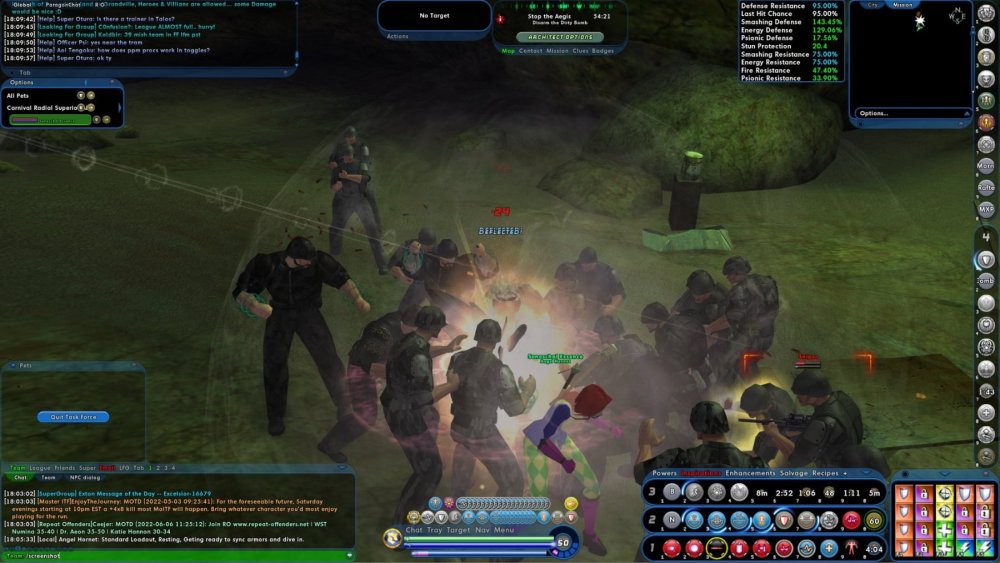1000x563 pixels.
Task: Show the Badges tab
Action: click(603, 50)
